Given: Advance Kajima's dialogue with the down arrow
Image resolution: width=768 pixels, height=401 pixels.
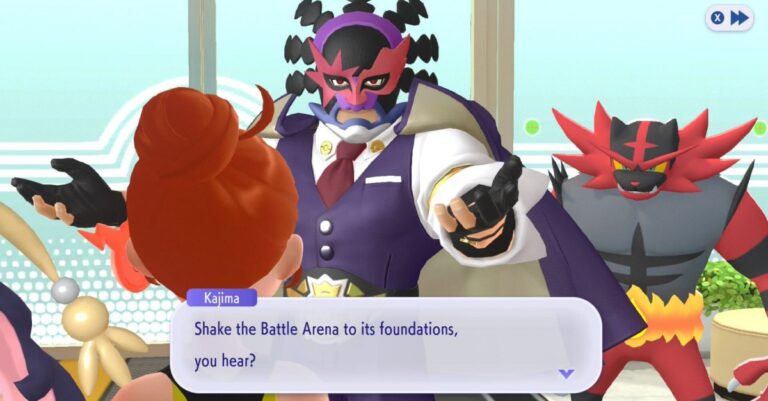Looking at the screenshot, I should tap(566, 373).
